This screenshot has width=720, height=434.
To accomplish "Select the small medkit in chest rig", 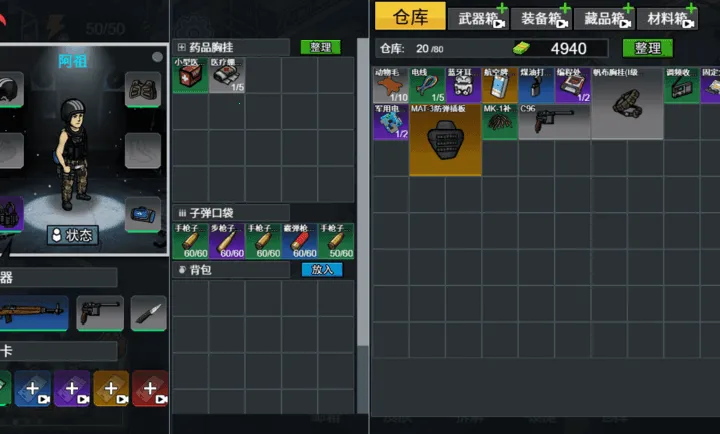I will click(x=190, y=76).
